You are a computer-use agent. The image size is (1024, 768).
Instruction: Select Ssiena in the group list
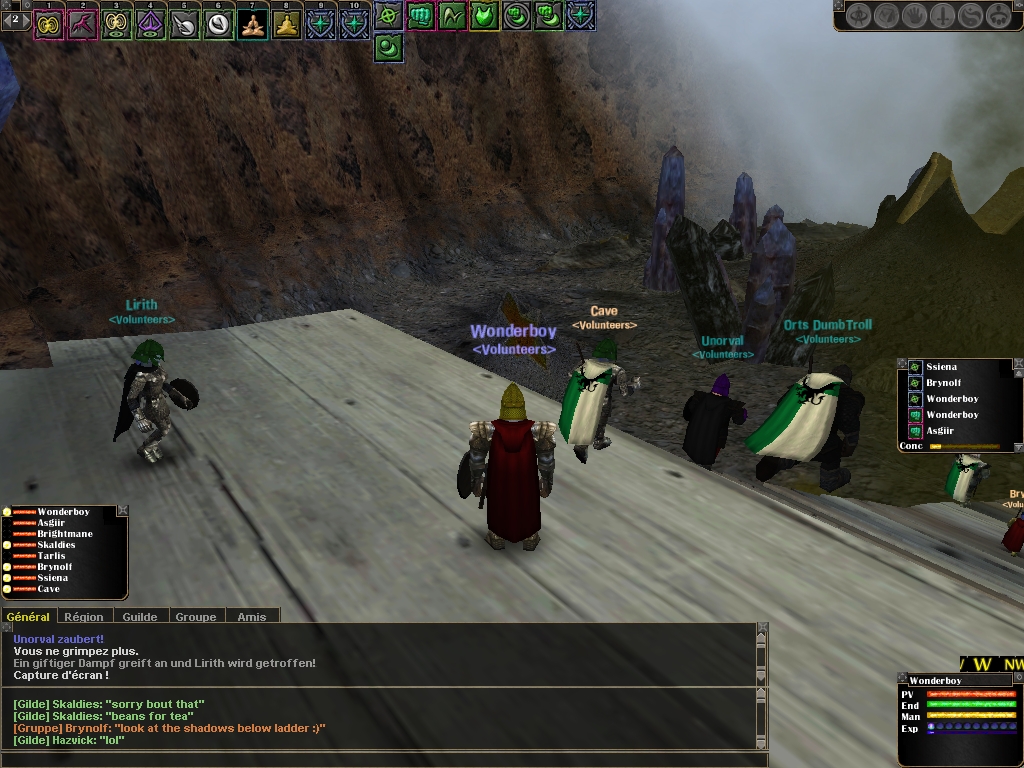53,578
